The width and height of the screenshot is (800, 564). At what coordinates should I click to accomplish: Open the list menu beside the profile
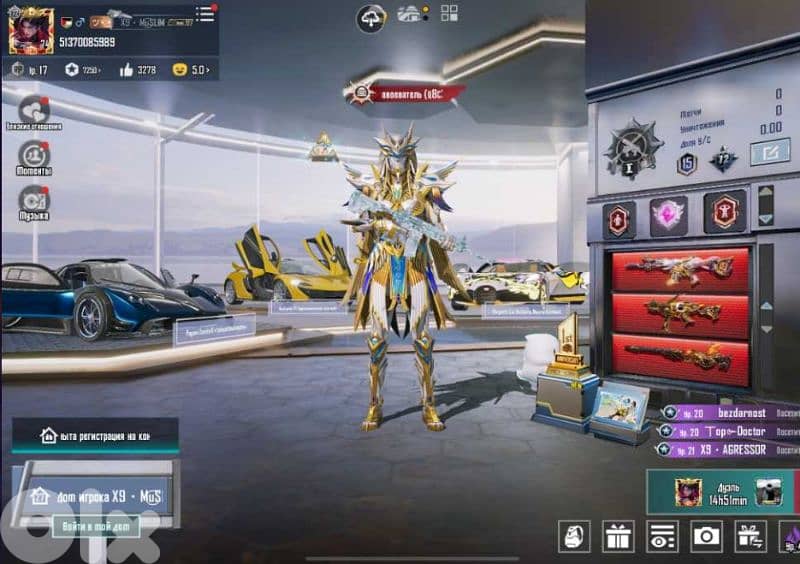click(205, 13)
